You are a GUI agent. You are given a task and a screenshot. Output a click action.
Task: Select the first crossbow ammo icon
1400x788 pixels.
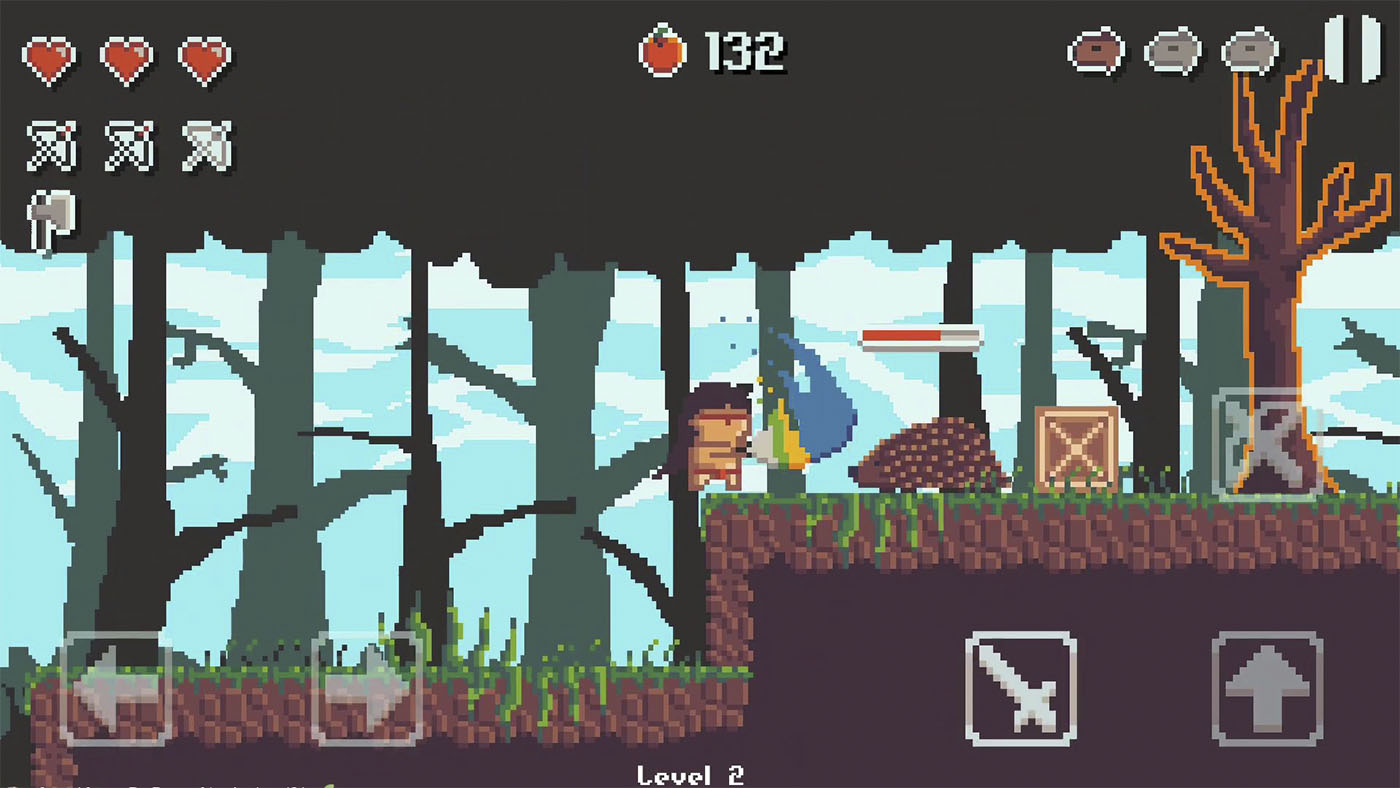[50, 143]
